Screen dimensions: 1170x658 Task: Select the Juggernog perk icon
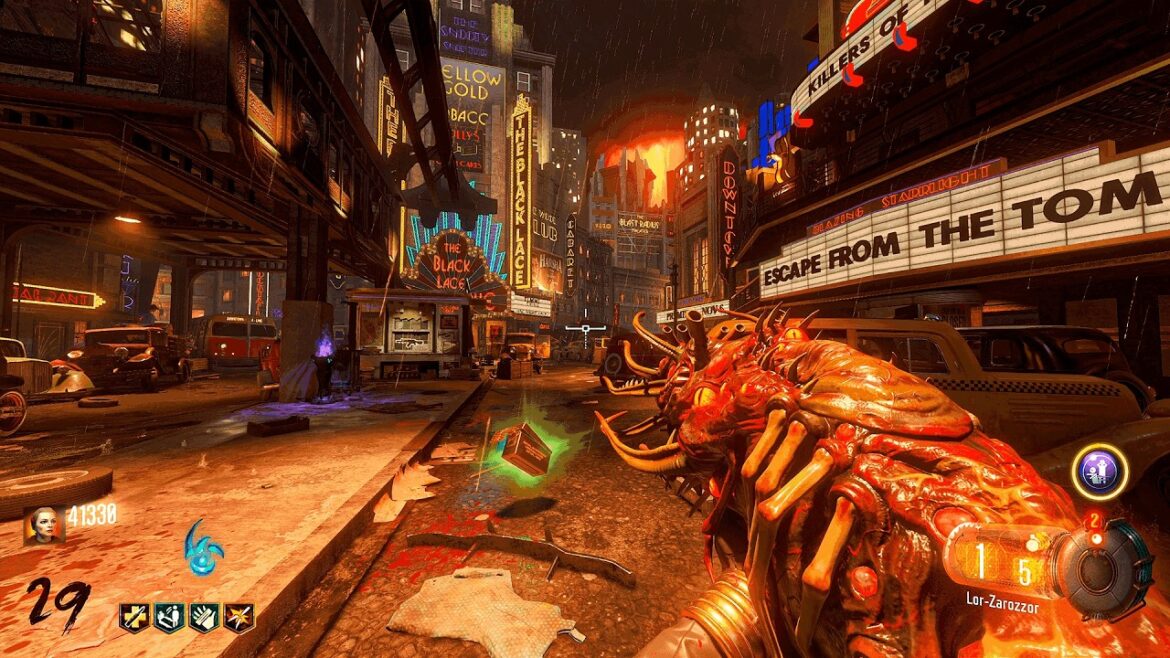[134, 617]
